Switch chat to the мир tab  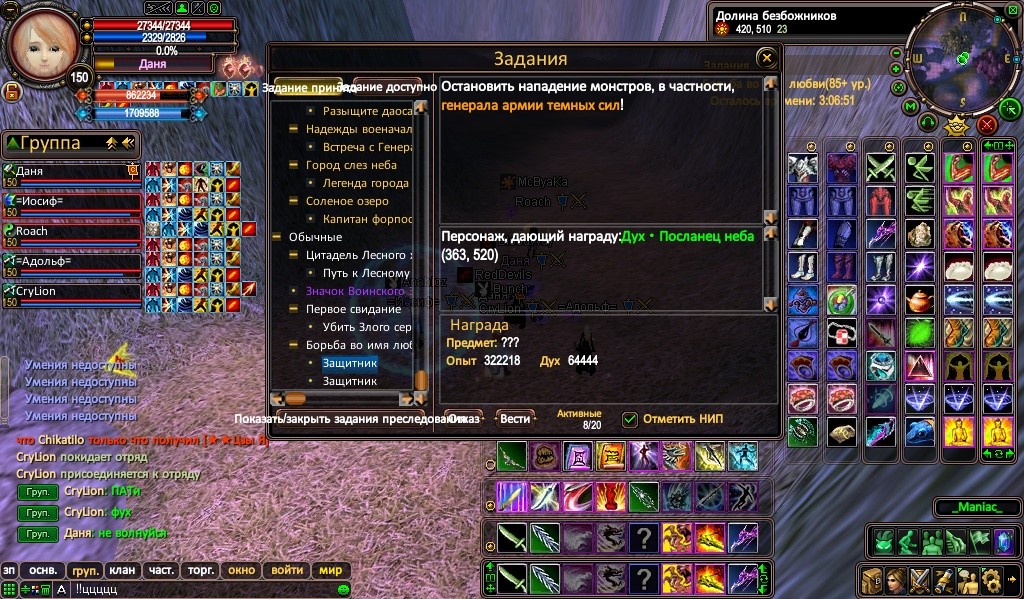click(x=330, y=570)
